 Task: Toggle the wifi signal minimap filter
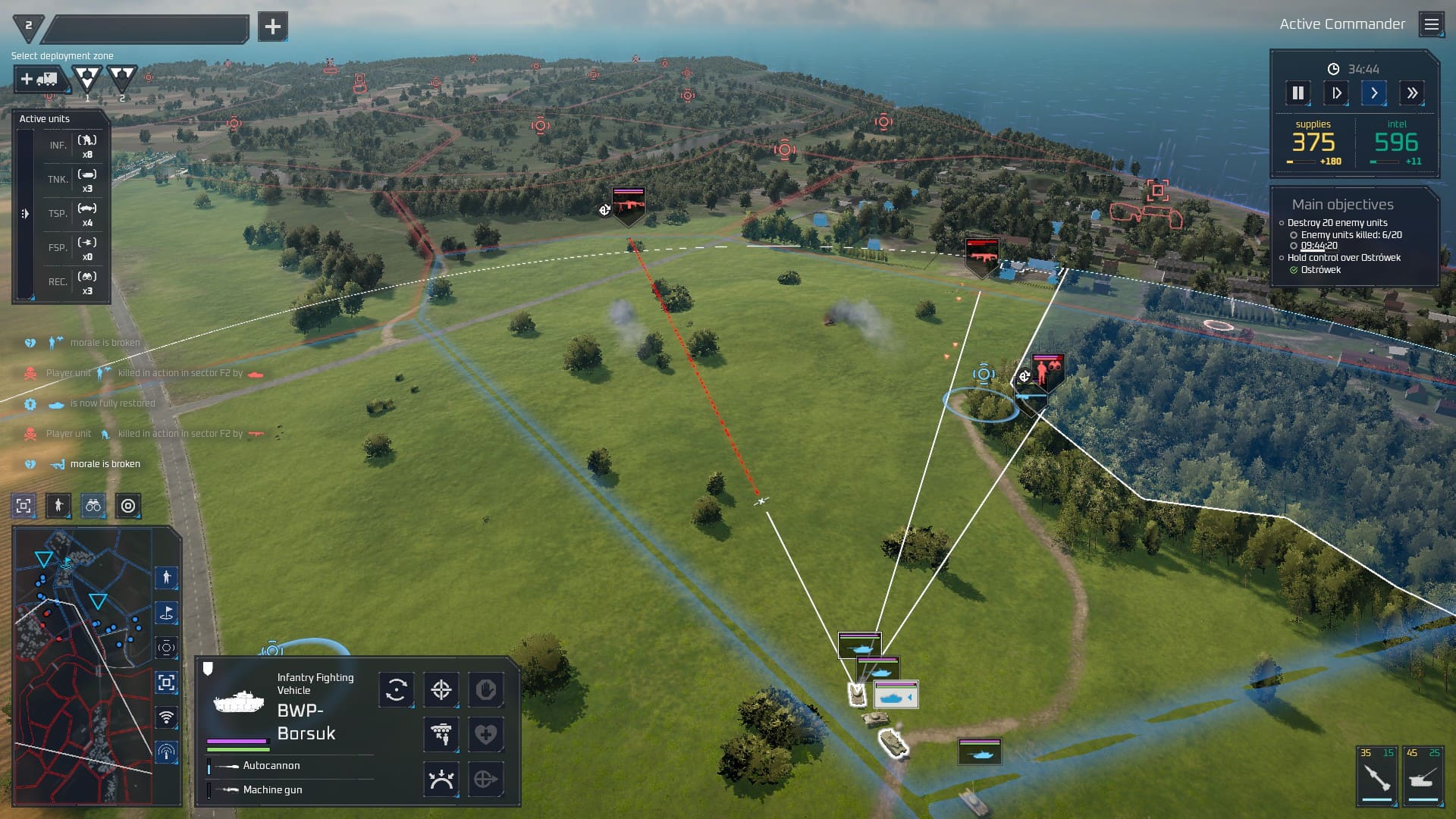(x=166, y=717)
